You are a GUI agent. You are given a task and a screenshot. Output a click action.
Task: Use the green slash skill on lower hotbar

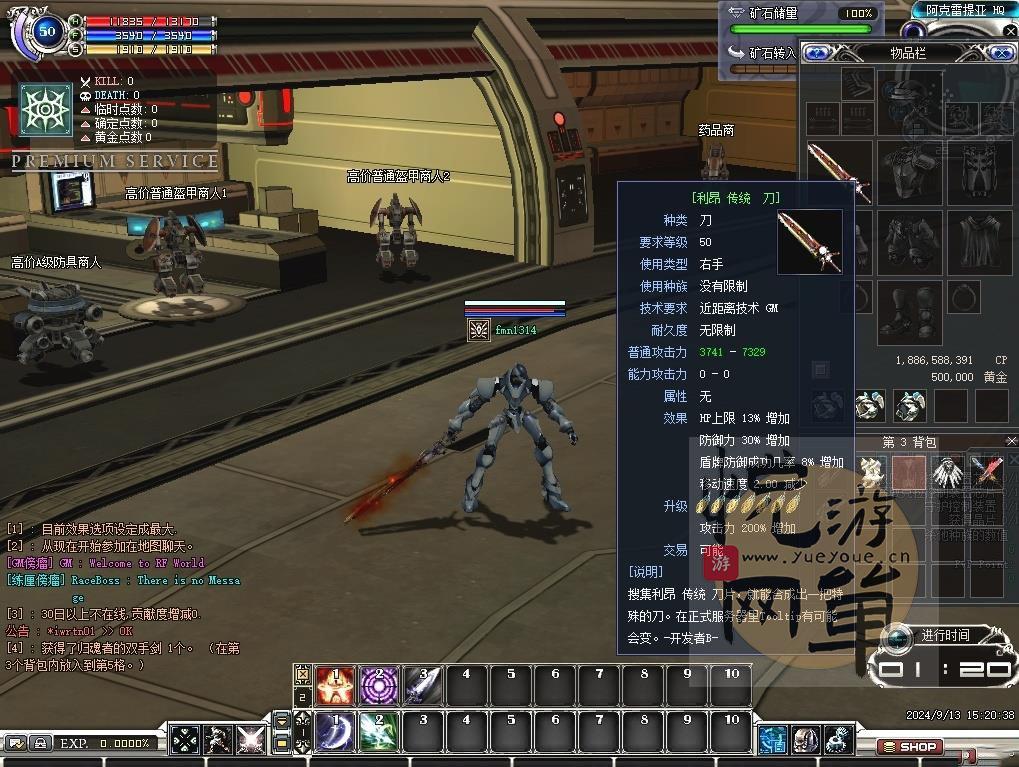click(379, 731)
